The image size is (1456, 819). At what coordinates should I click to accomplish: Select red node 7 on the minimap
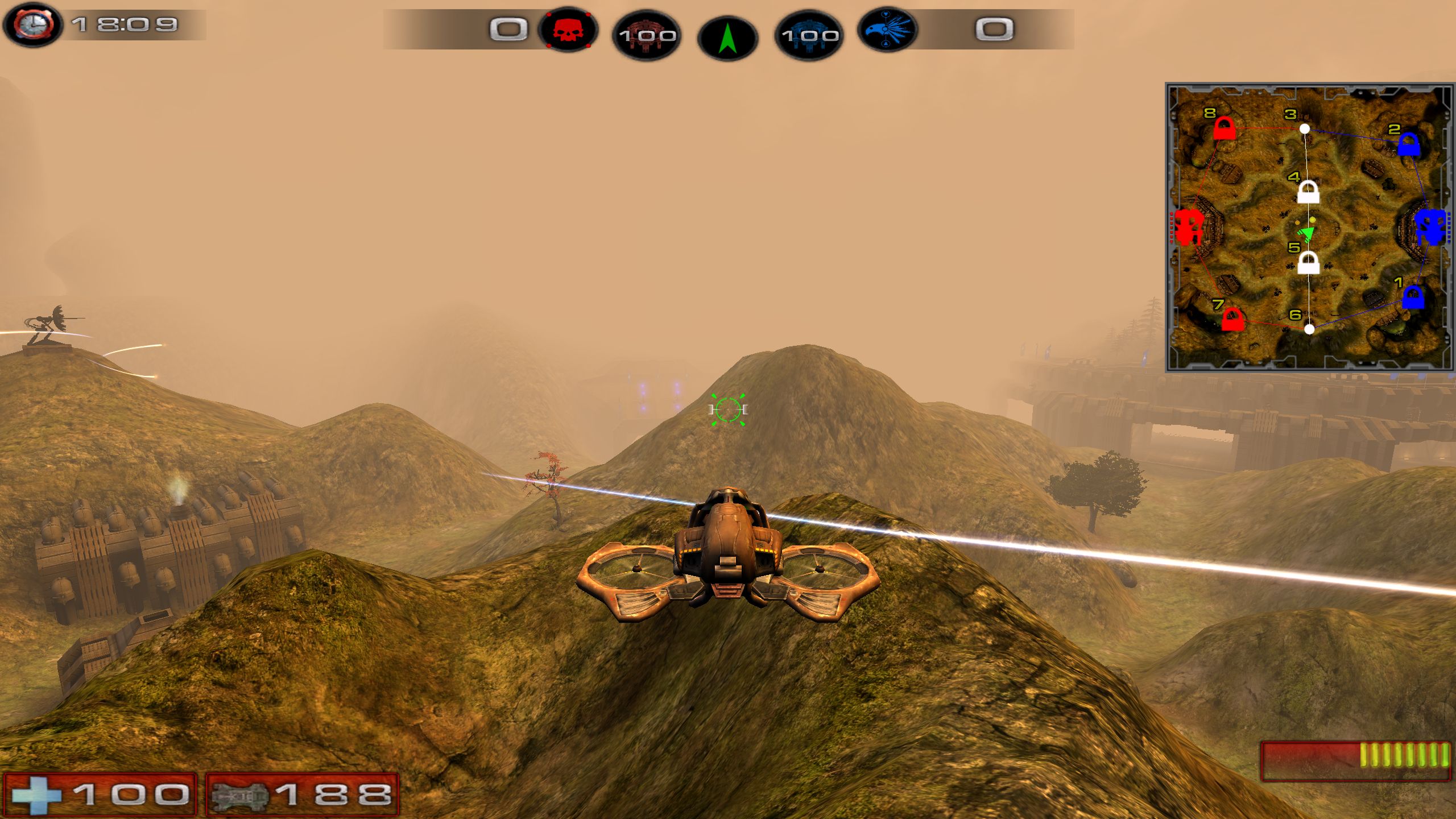tap(1231, 319)
